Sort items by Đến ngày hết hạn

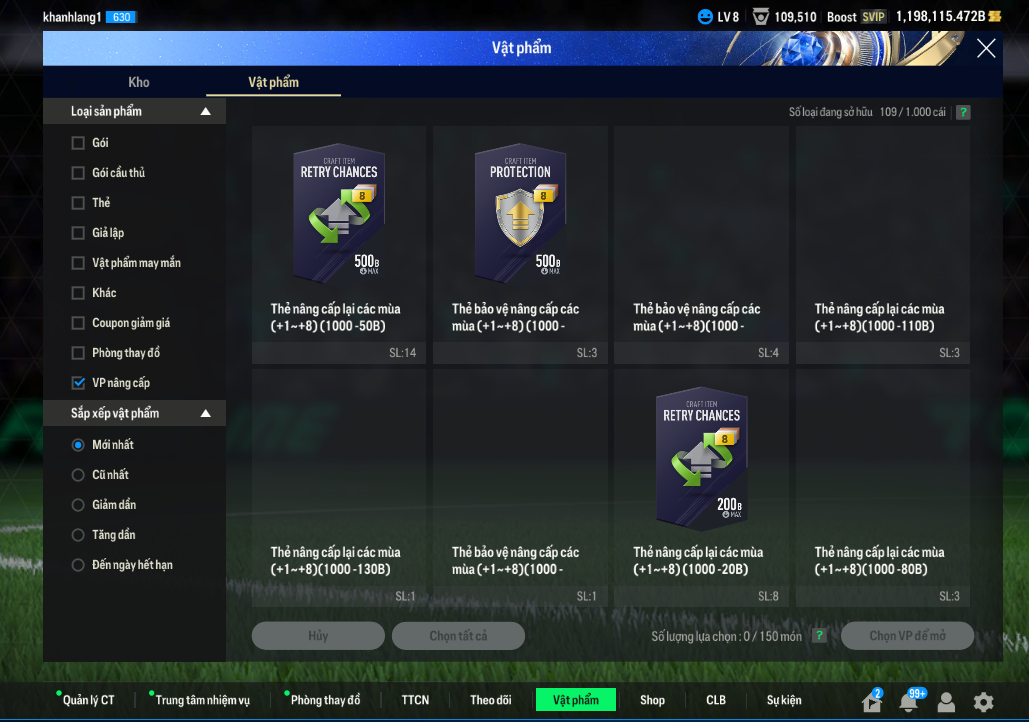78,565
